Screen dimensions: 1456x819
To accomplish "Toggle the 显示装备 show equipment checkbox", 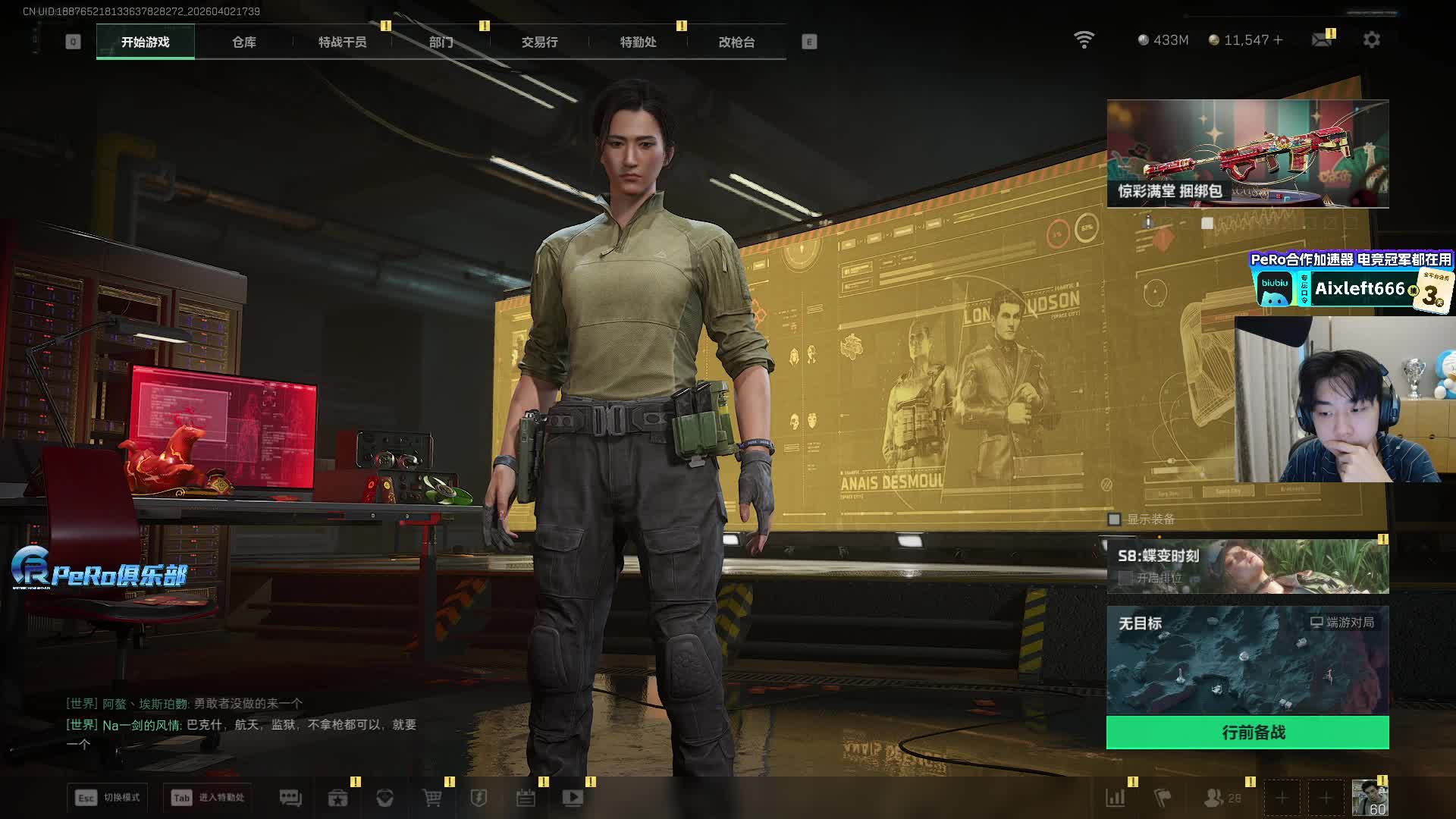I will [x=1115, y=519].
